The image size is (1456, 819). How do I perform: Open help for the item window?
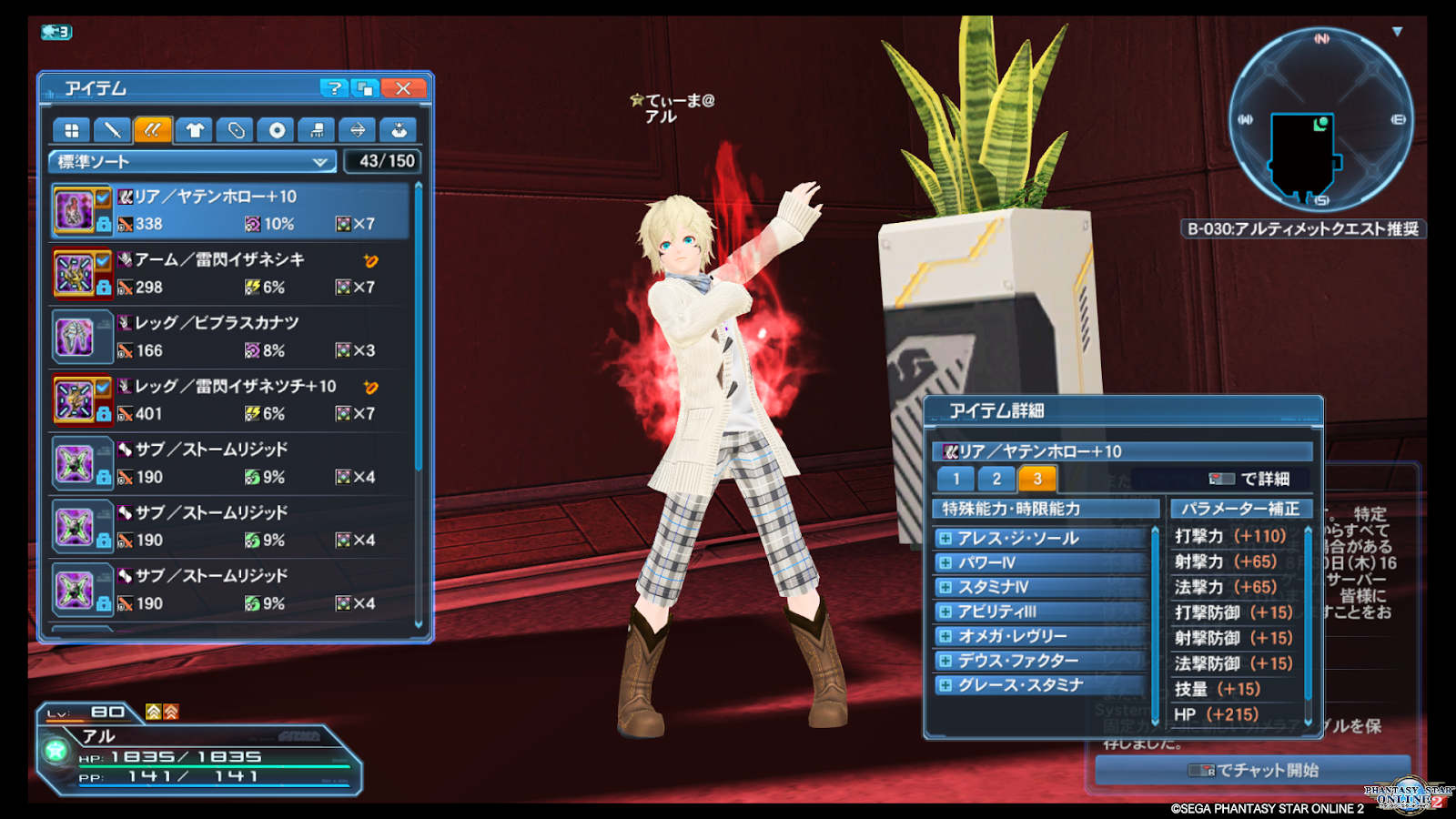tap(334, 88)
